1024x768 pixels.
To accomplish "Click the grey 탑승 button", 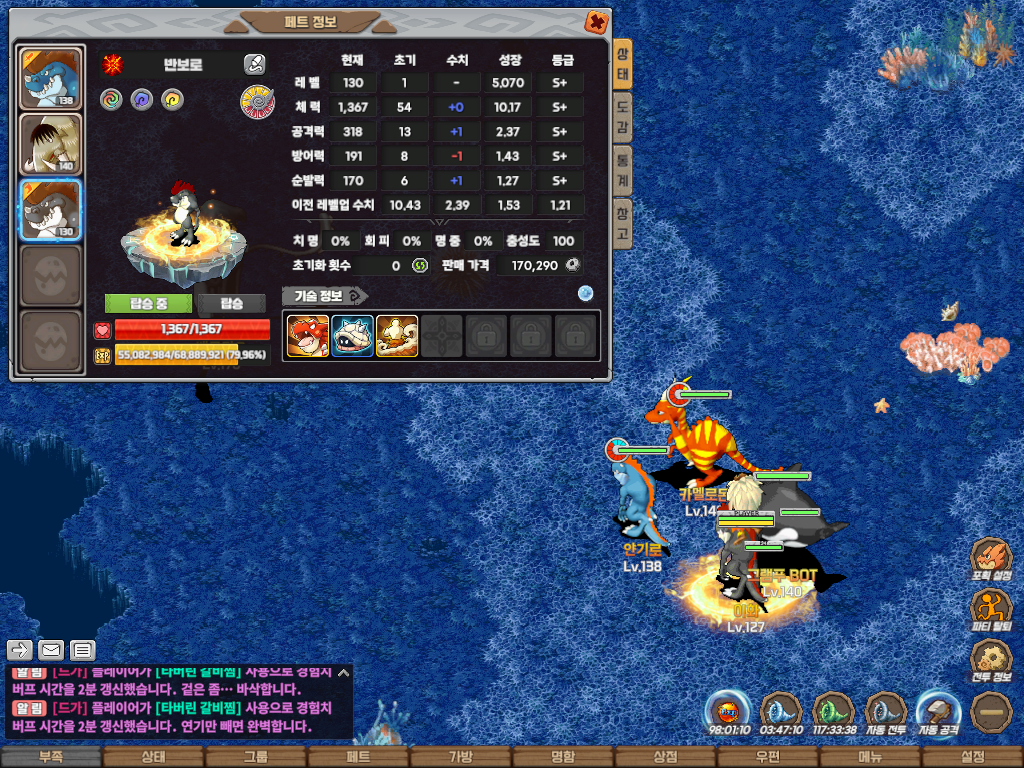I will click(x=231, y=304).
